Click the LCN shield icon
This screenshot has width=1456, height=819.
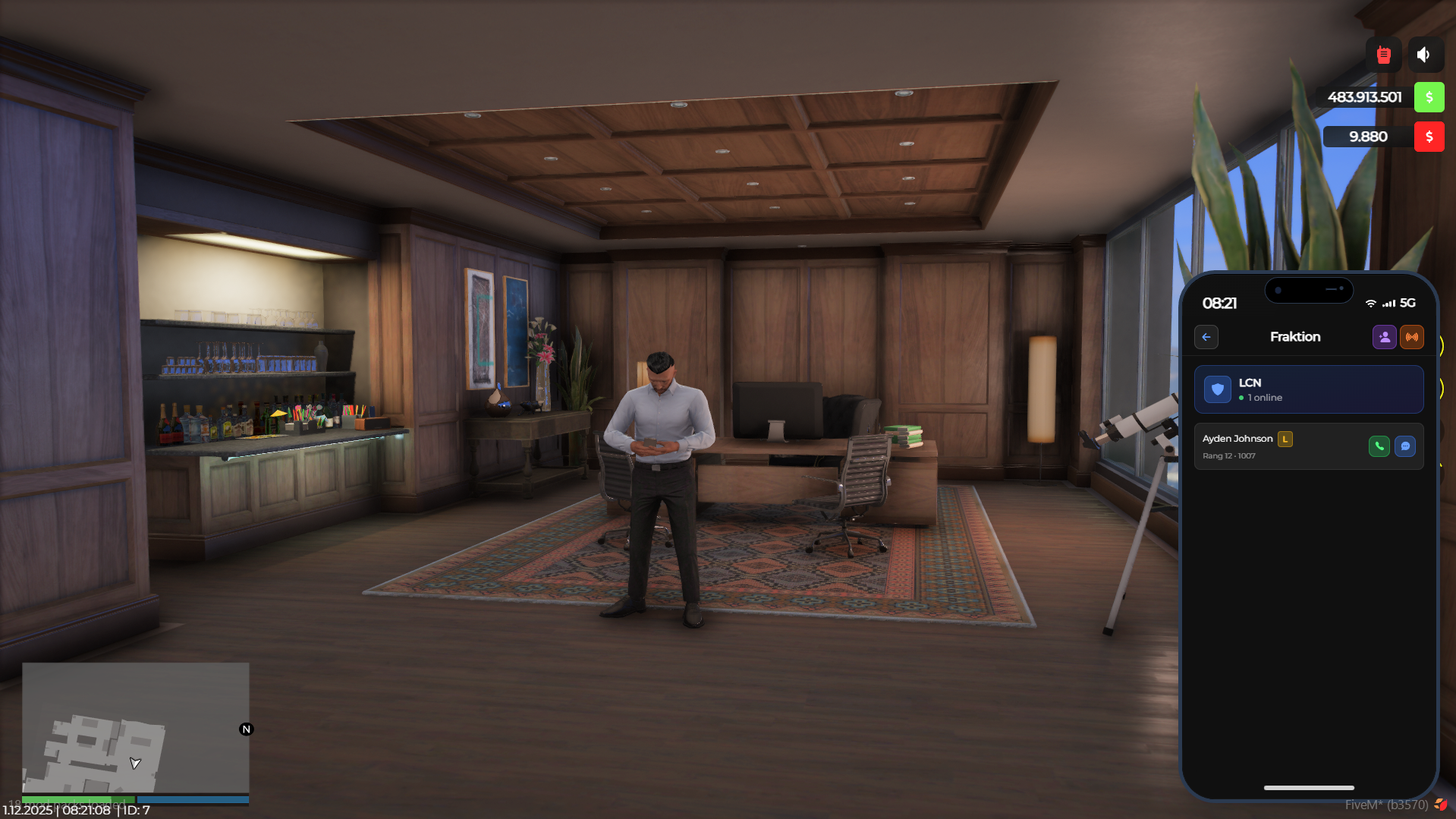(x=1219, y=389)
